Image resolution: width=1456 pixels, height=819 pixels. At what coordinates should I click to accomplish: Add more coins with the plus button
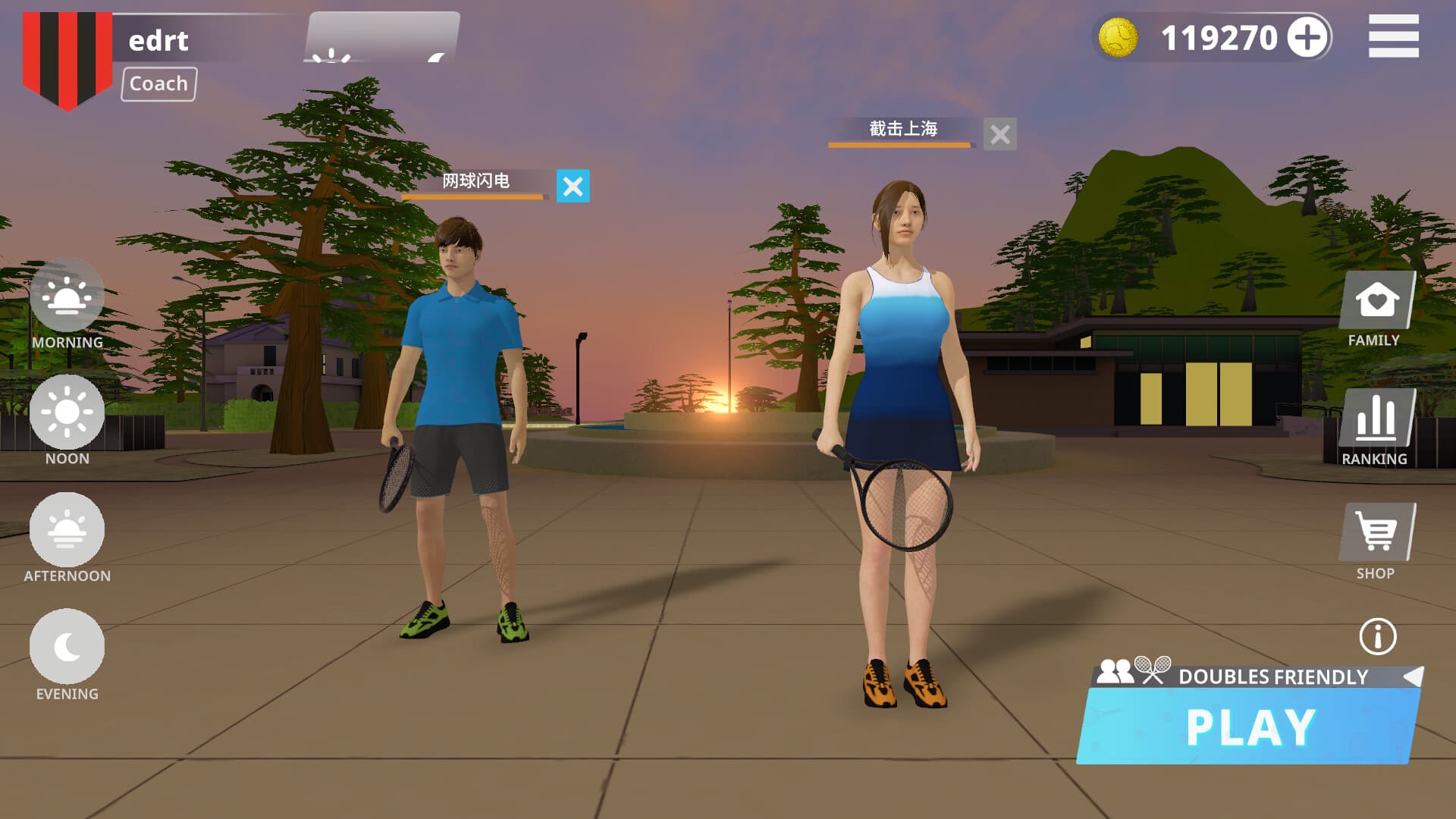point(1308,37)
